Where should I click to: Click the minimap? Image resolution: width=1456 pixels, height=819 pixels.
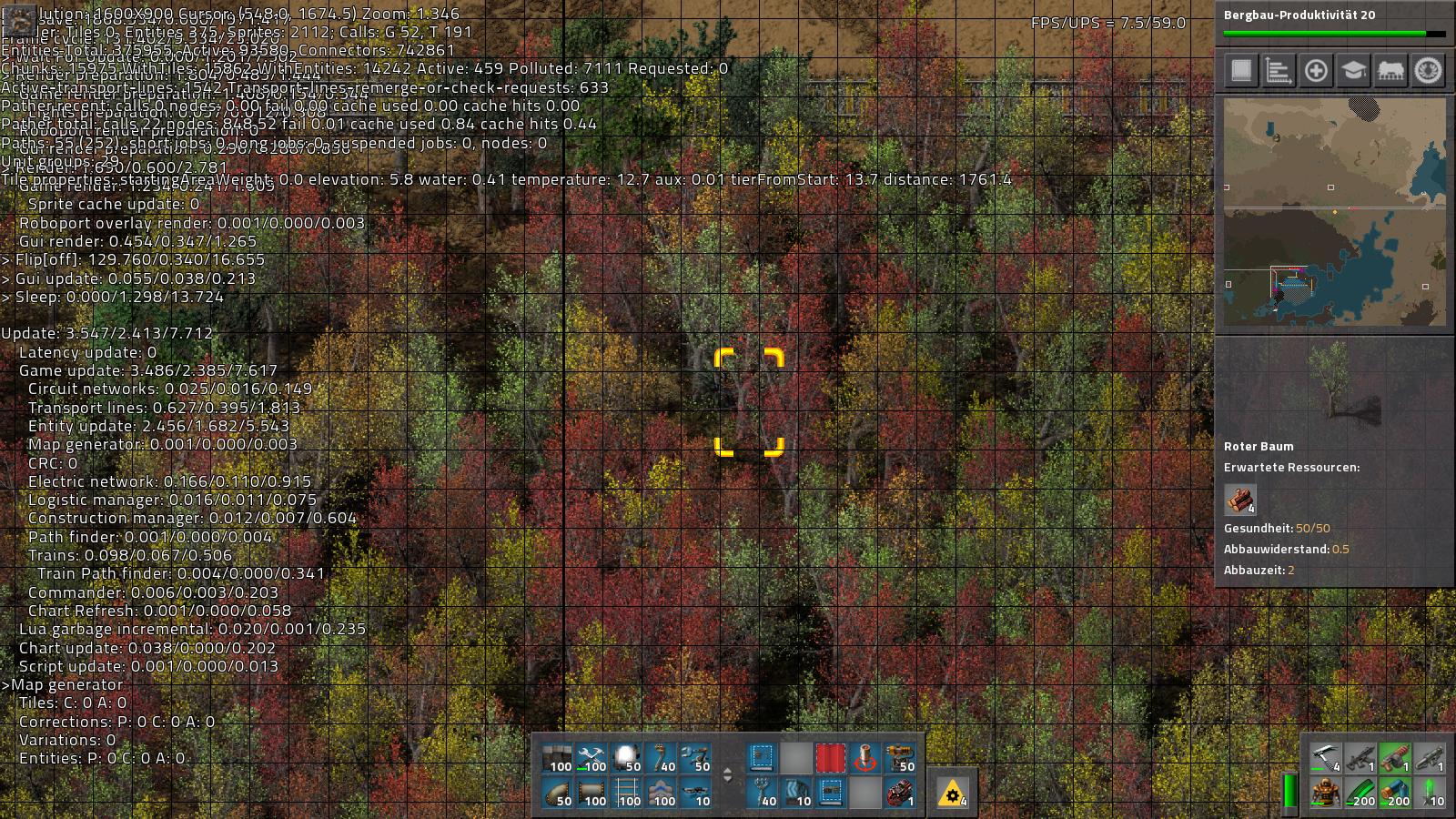[x=1334, y=211]
